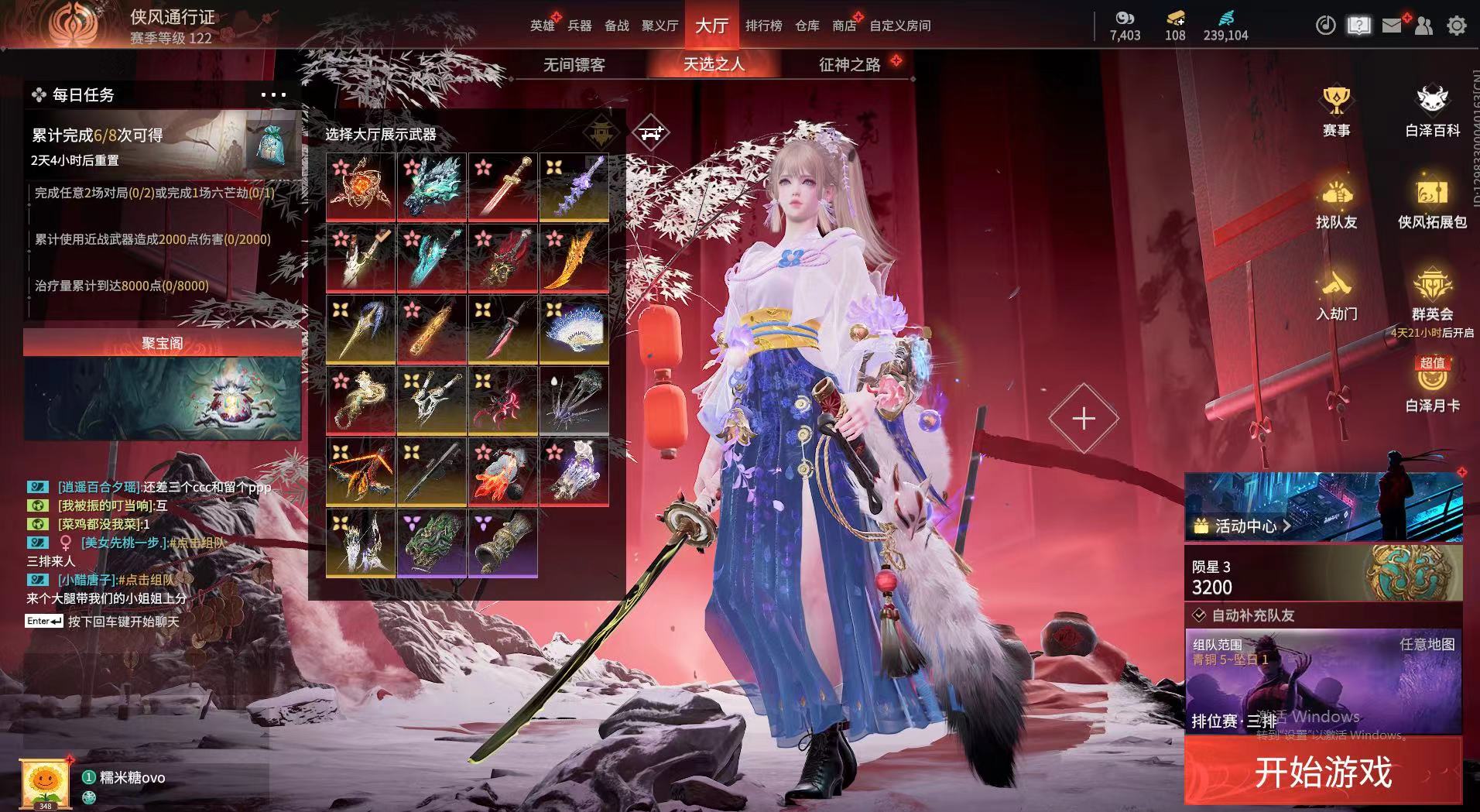This screenshot has width=1480, height=812.
Task: Open the 排行榜 leaderboard
Action: click(x=763, y=26)
